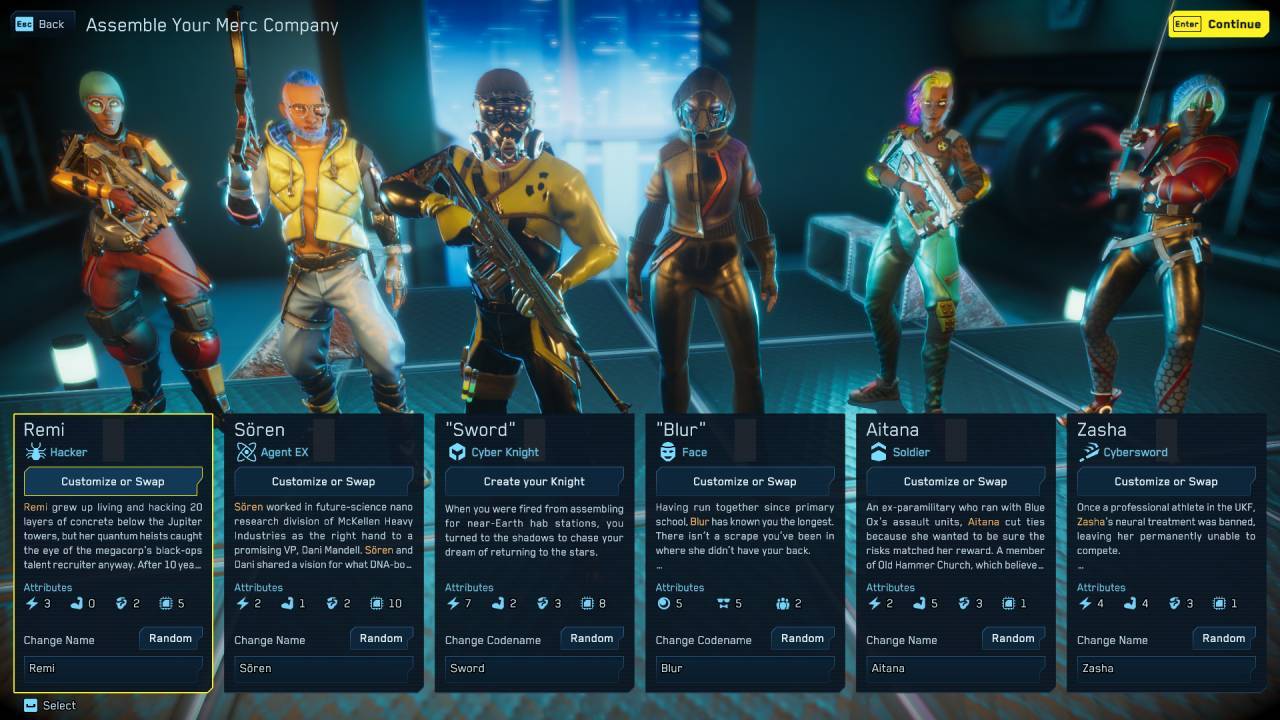Edit the Blur codename field
1280x720 pixels.
pos(745,668)
